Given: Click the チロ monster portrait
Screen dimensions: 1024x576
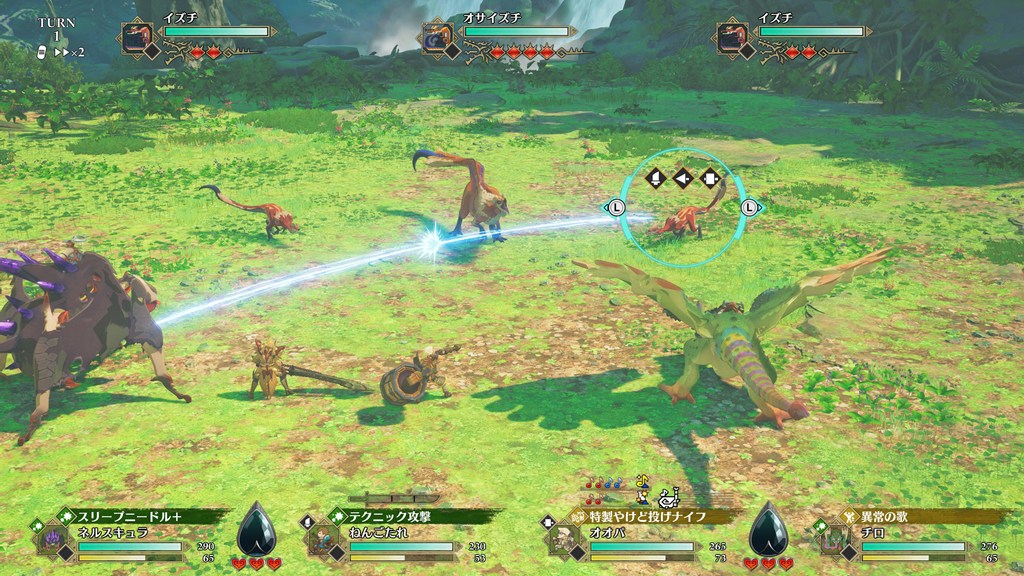Looking at the screenshot, I should pyautogui.click(x=834, y=541).
